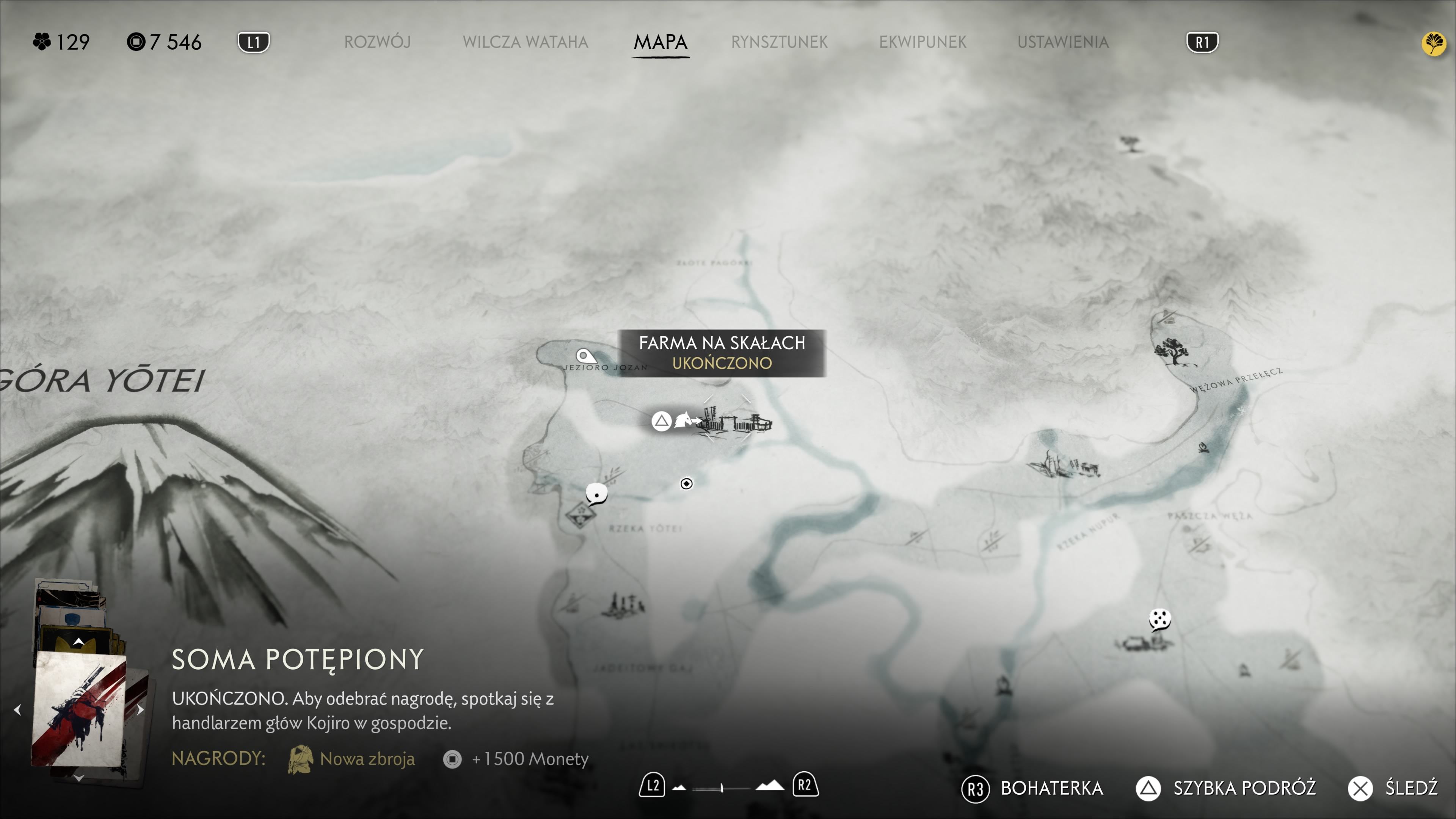Click the round target objective marker
The height and width of the screenshot is (819, 1456).
click(x=686, y=483)
